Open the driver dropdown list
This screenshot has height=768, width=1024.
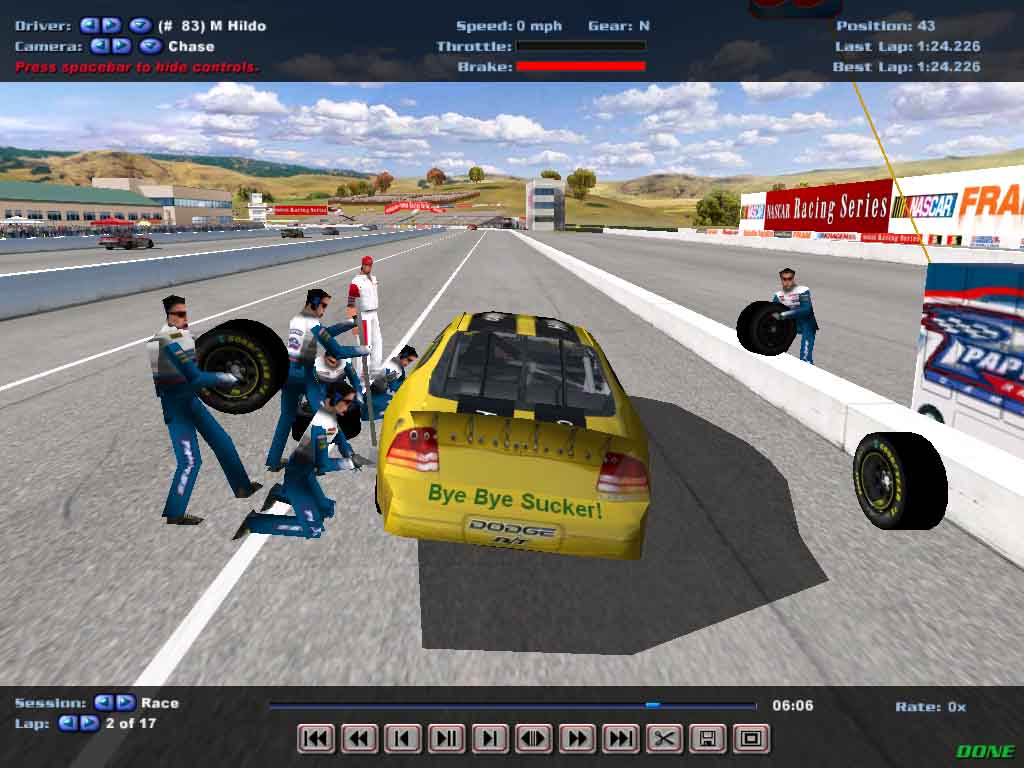click(x=140, y=25)
